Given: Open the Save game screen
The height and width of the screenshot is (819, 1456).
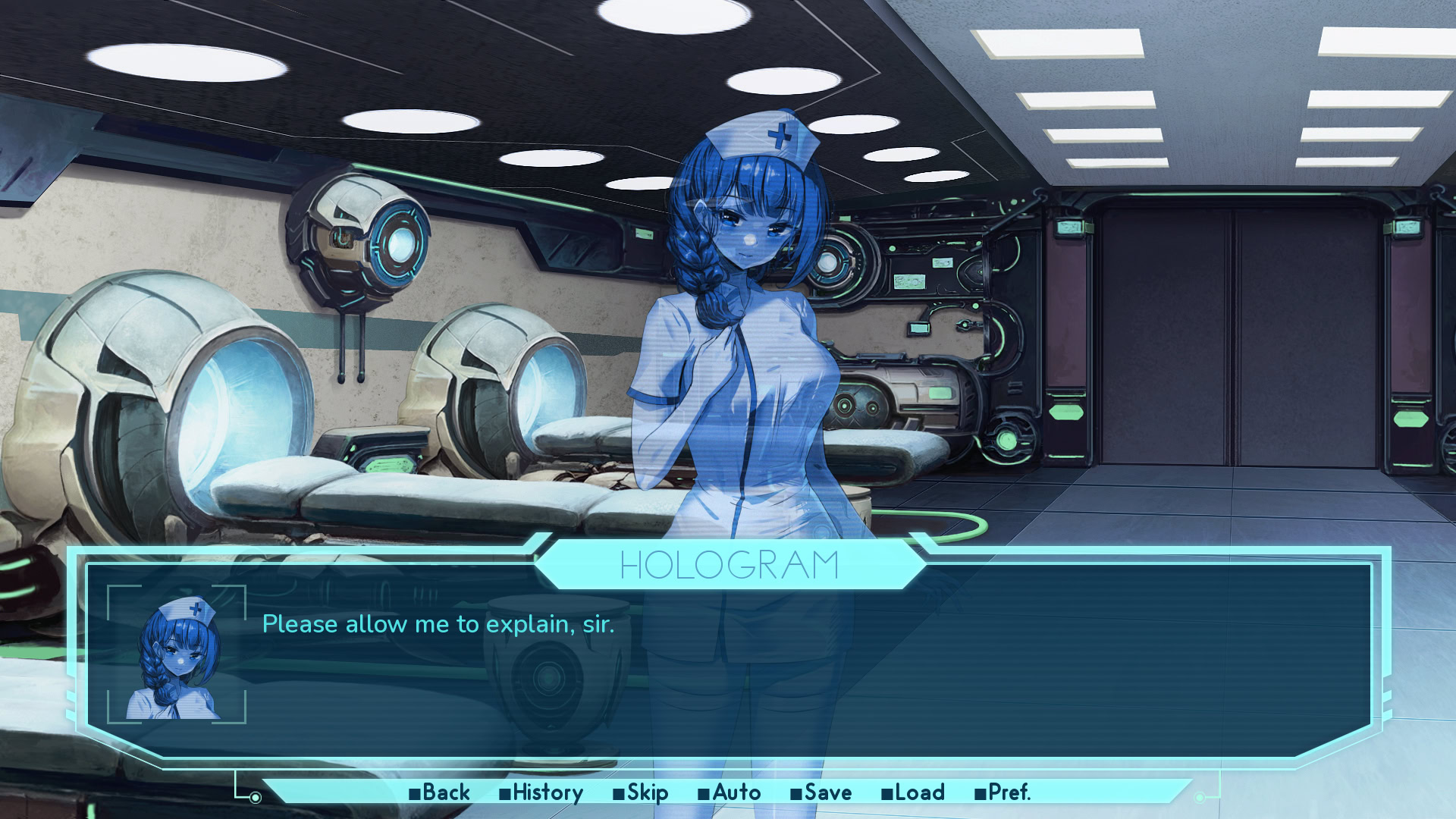Looking at the screenshot, I should (x=821, y=792).
